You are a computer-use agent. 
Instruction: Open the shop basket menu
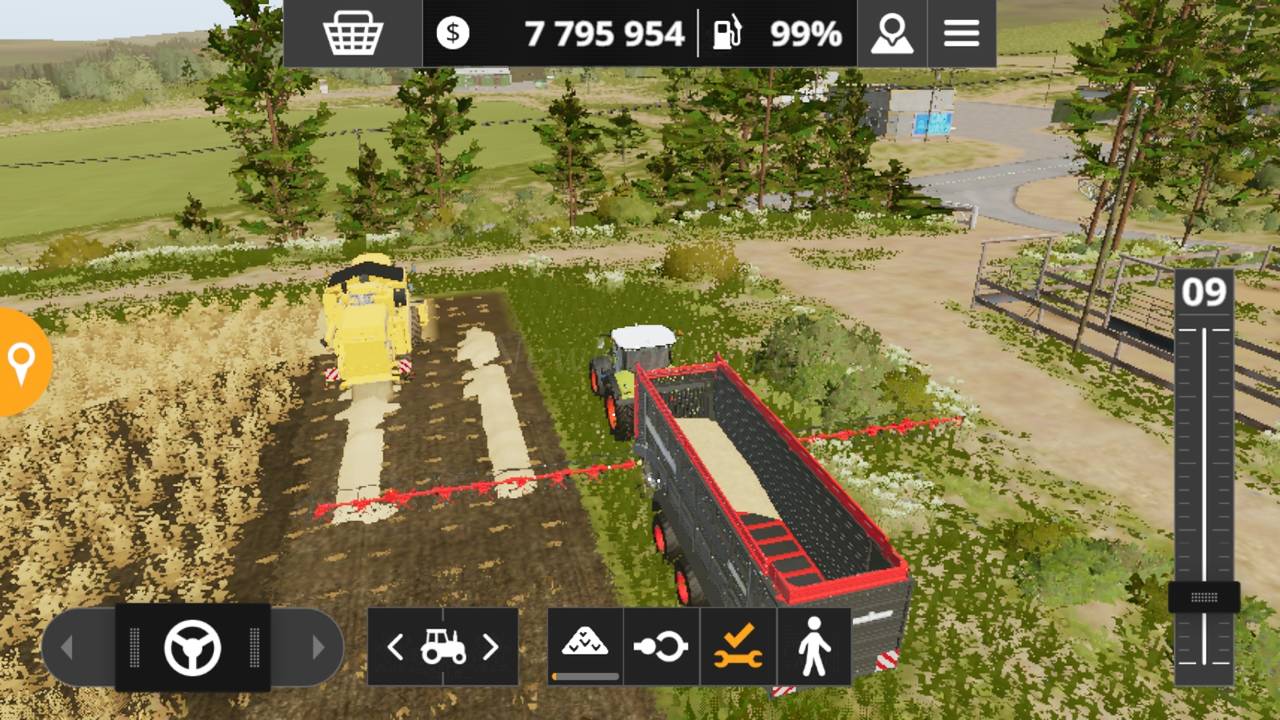pos(353,34)
